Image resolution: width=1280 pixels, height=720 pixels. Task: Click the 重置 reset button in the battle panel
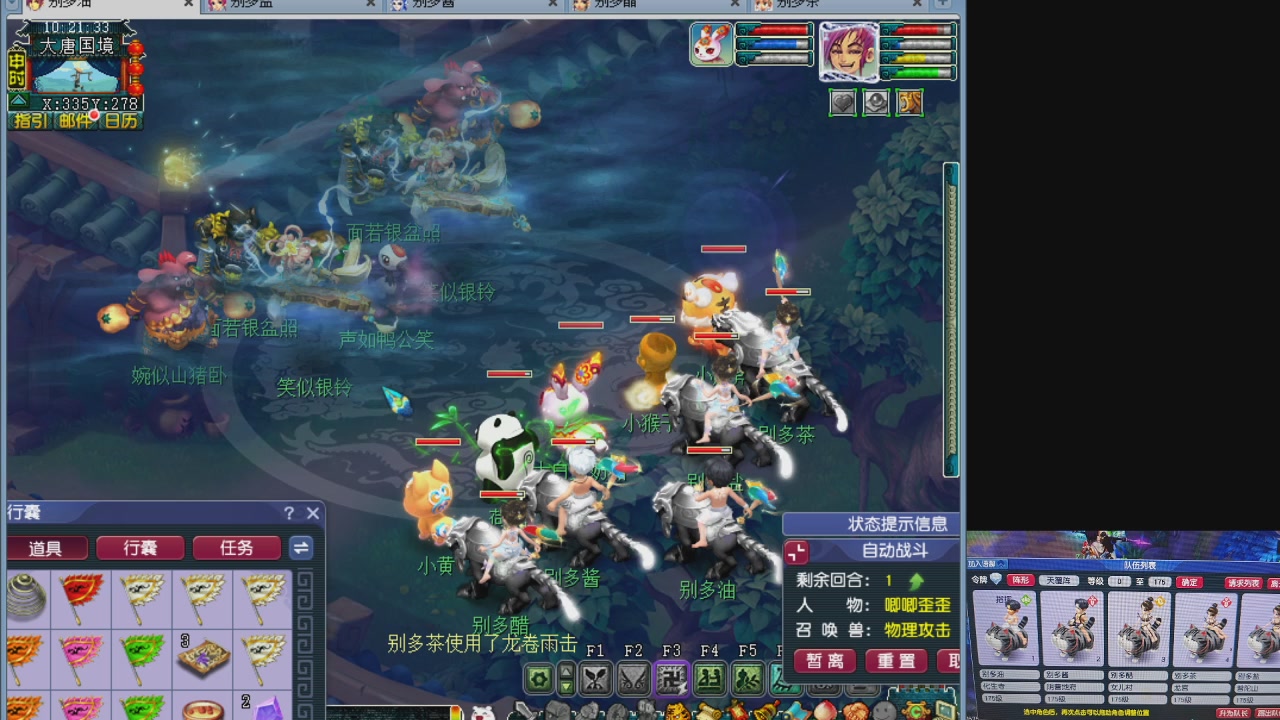pyautogui.click(x=896, y=661)
